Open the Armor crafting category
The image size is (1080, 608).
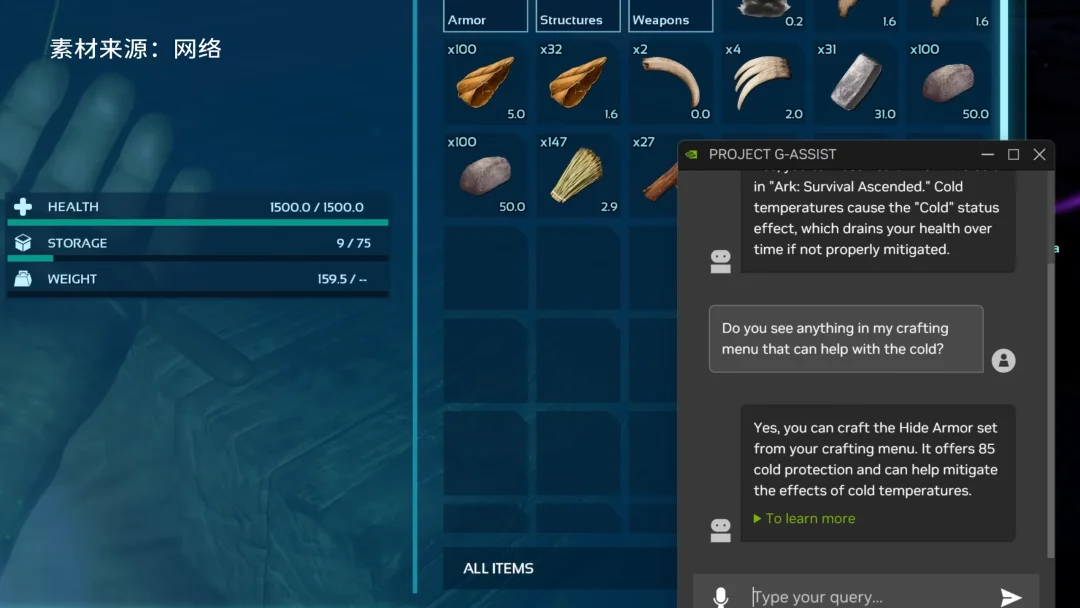point(485,17)
